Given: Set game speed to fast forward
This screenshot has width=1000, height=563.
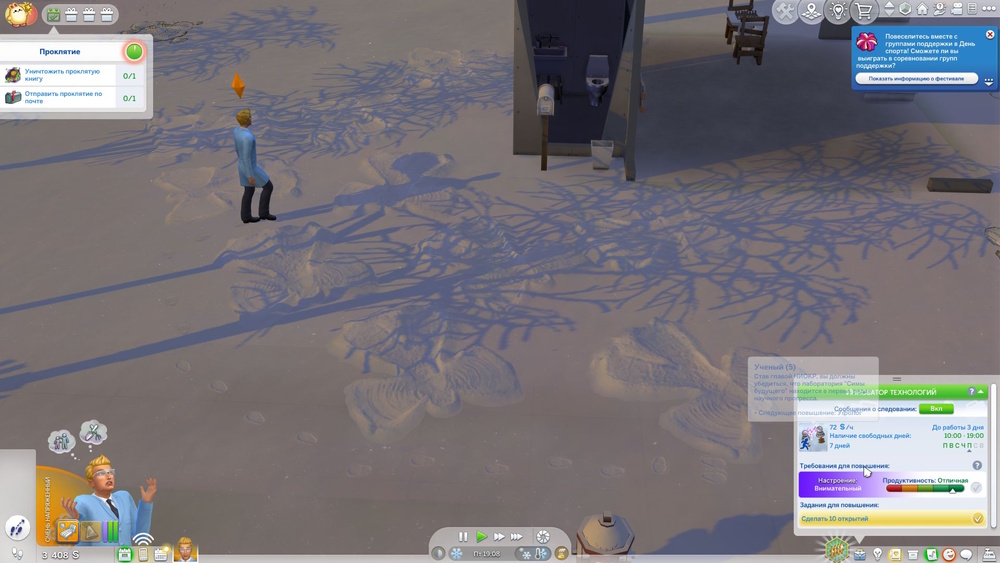Looking at the screenshot, I should [499, 537].
